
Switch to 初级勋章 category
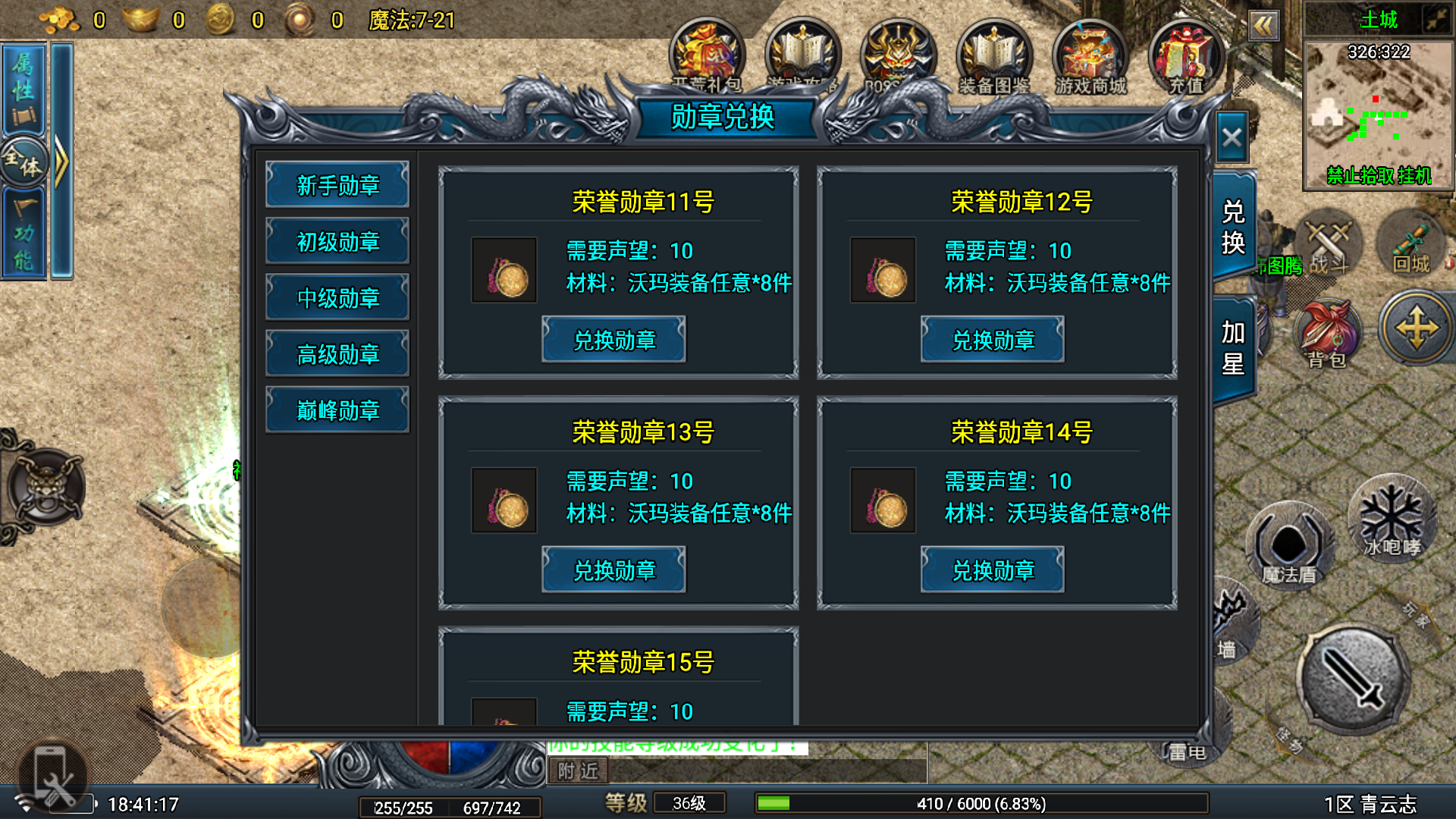coord(337,242)
